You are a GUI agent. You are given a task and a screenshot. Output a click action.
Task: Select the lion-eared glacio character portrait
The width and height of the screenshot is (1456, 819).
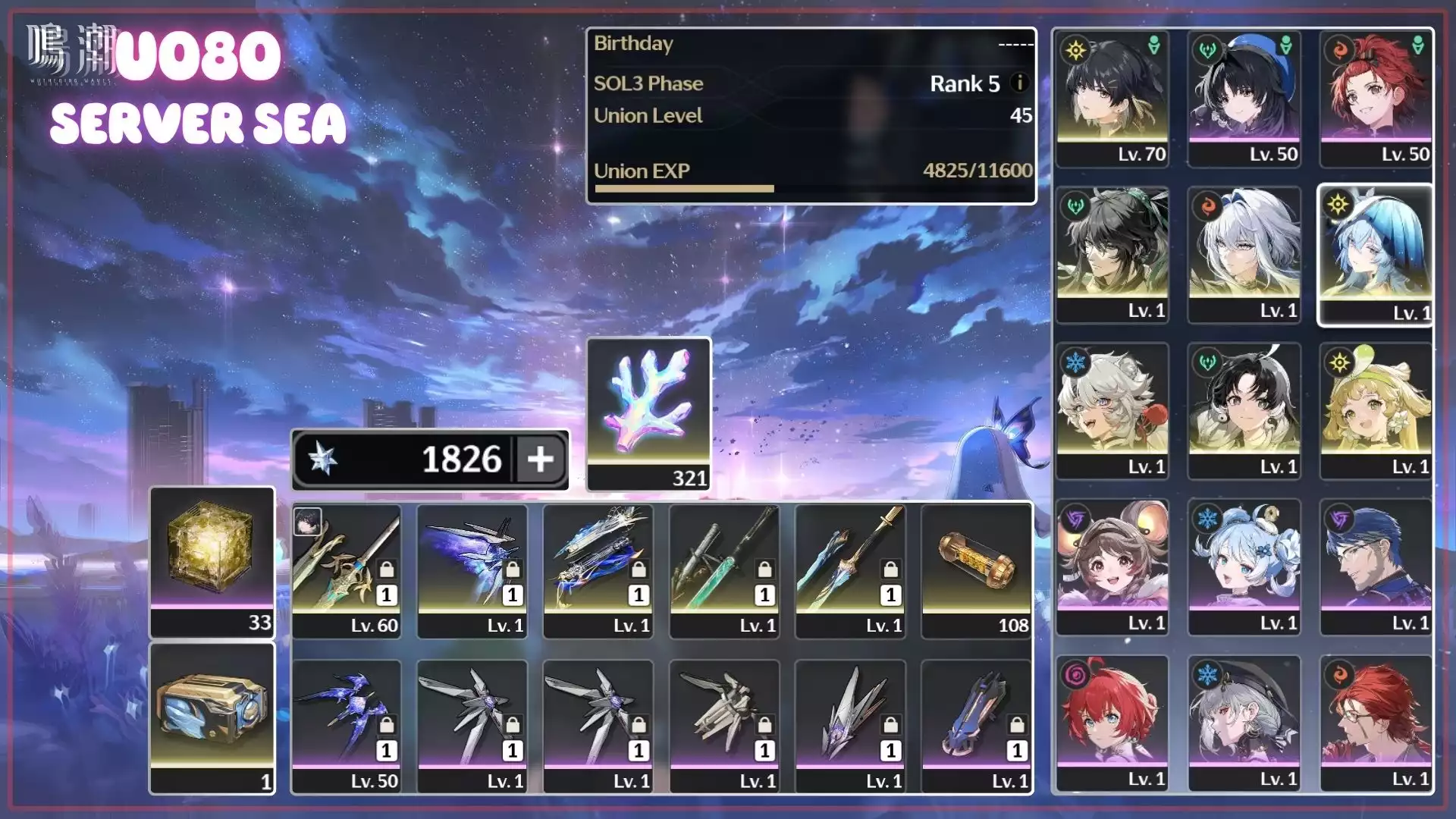click(1112, 411)
